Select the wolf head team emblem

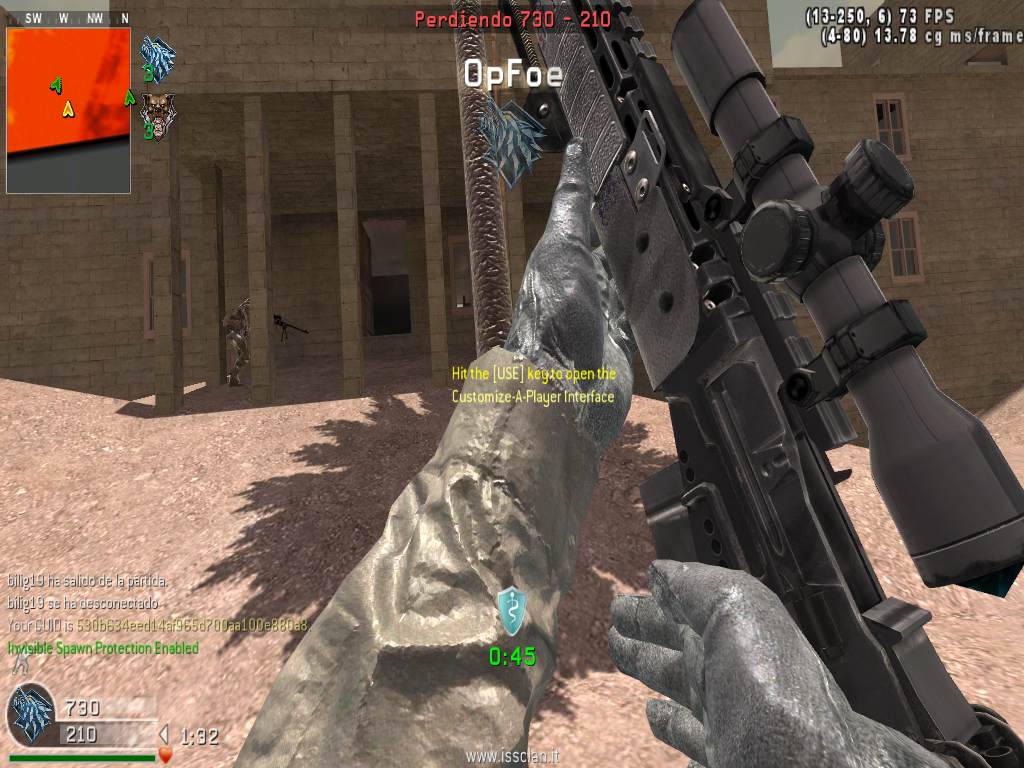tap(157, 112)
